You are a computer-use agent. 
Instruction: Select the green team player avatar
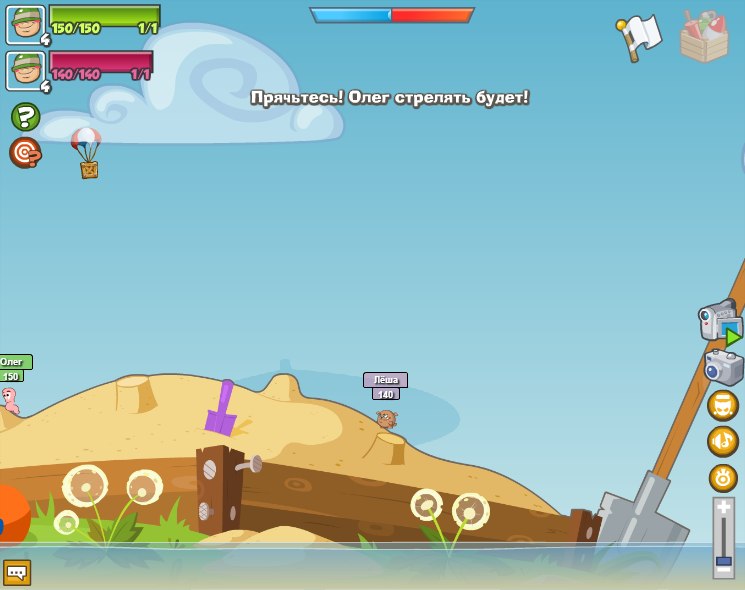tap(25, 24)
